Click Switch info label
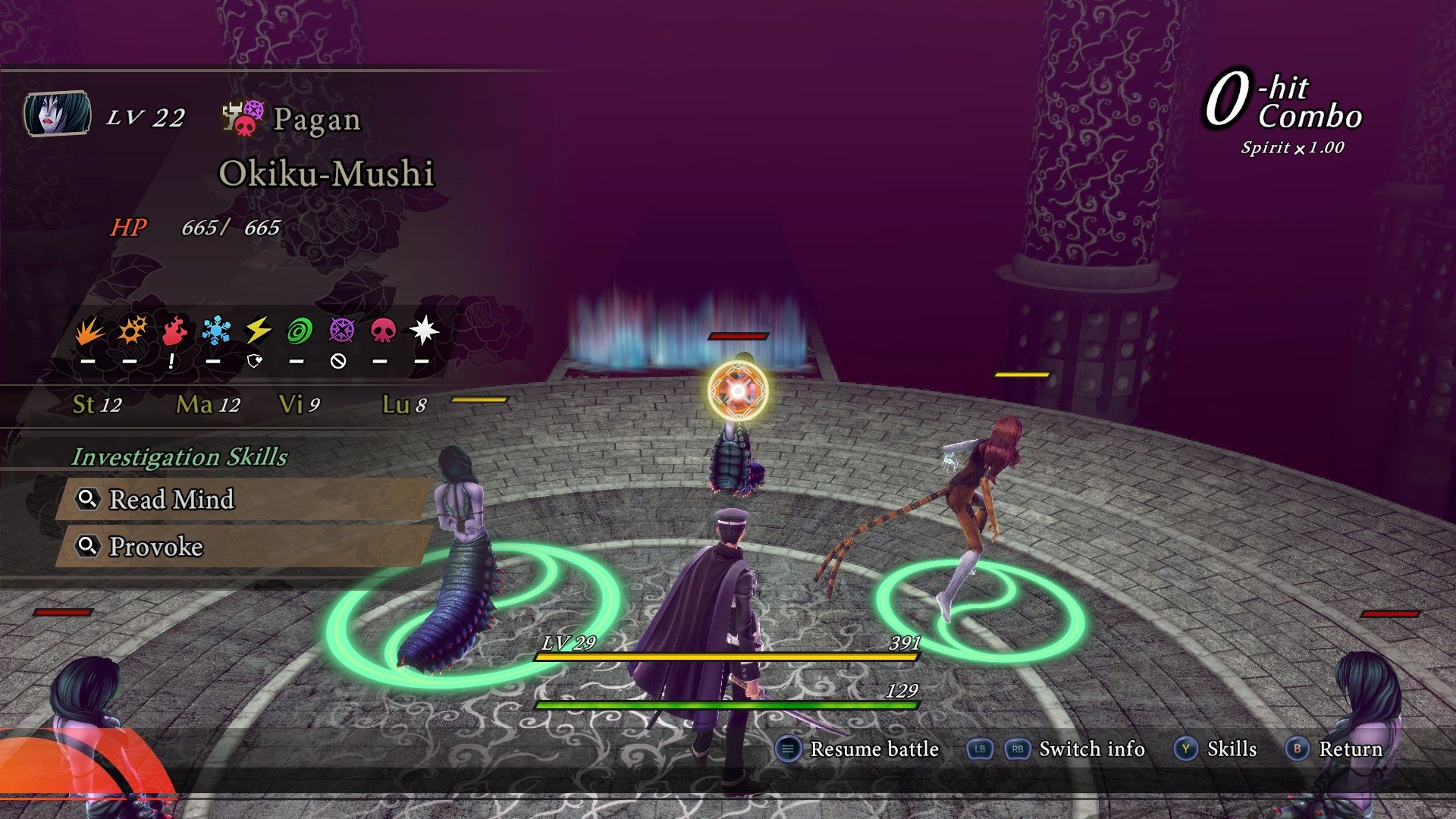The height and width of the screenshot is (819, 1456). (1091, 749)
